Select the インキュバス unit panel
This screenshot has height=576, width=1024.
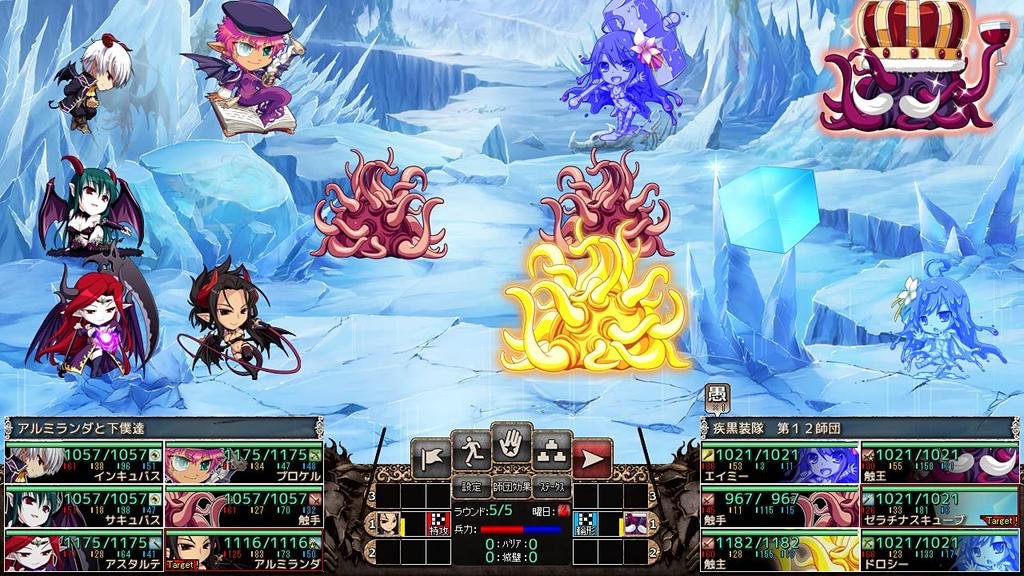tap(83, 464)
